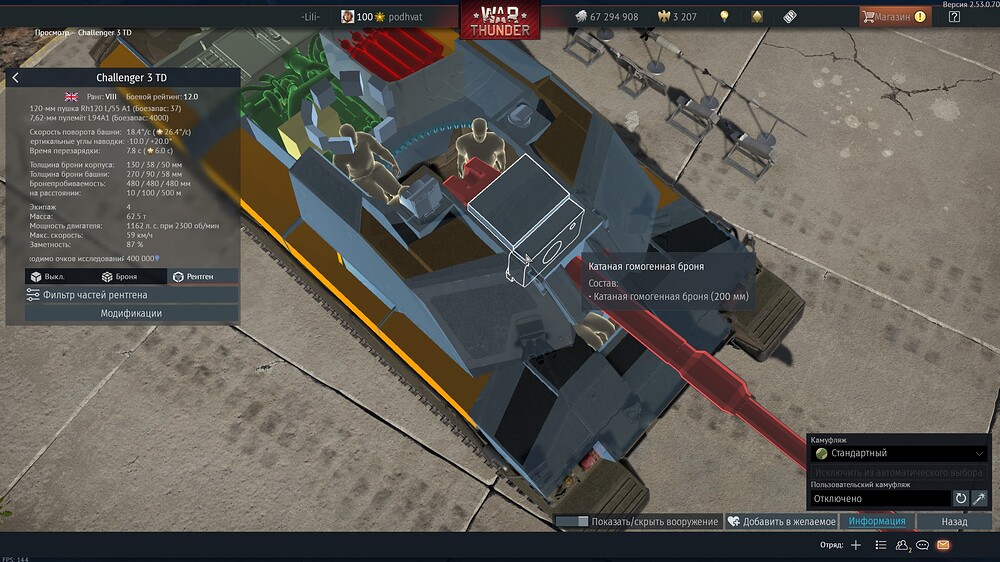The height and width of the screenshot is (562, 1000).
Task: Toggle Показать/скрыть вооружение
Action: [x=637, y=521]
